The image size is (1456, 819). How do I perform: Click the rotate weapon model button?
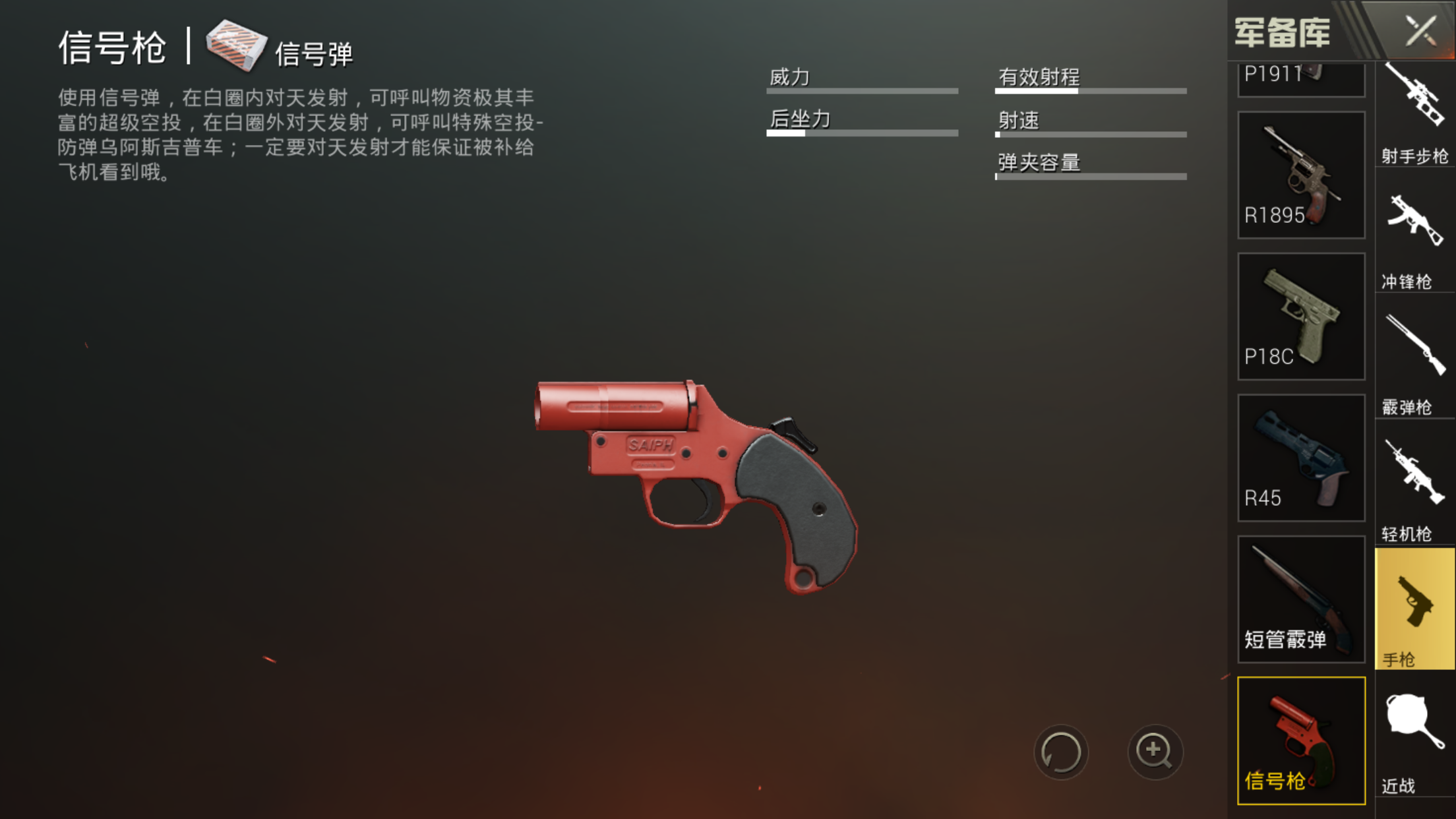1060,752
